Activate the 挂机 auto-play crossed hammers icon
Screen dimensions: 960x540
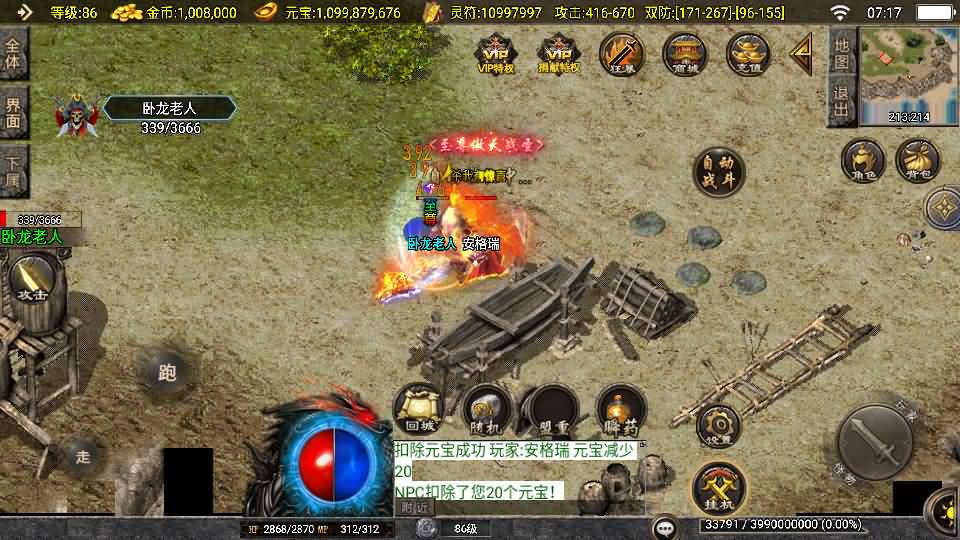718,487
